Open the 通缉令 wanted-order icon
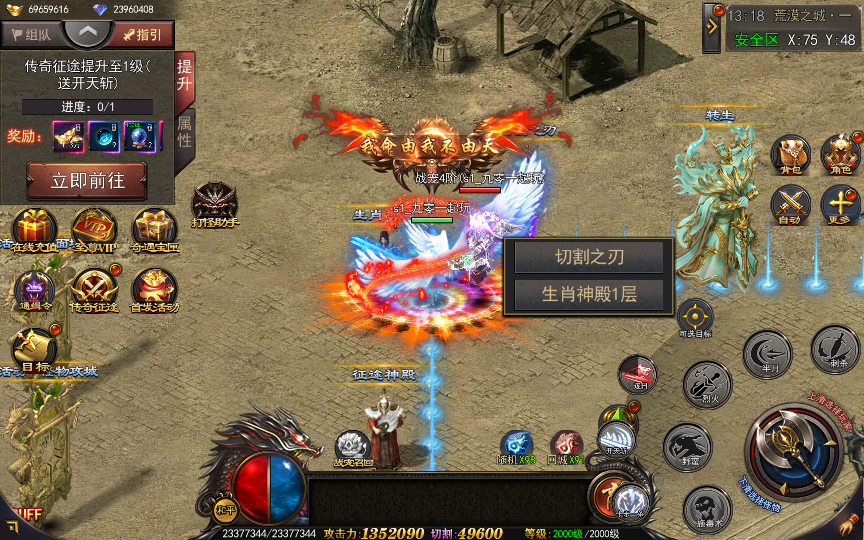This screenshot has height=540, width=864. tap(34, 292)
